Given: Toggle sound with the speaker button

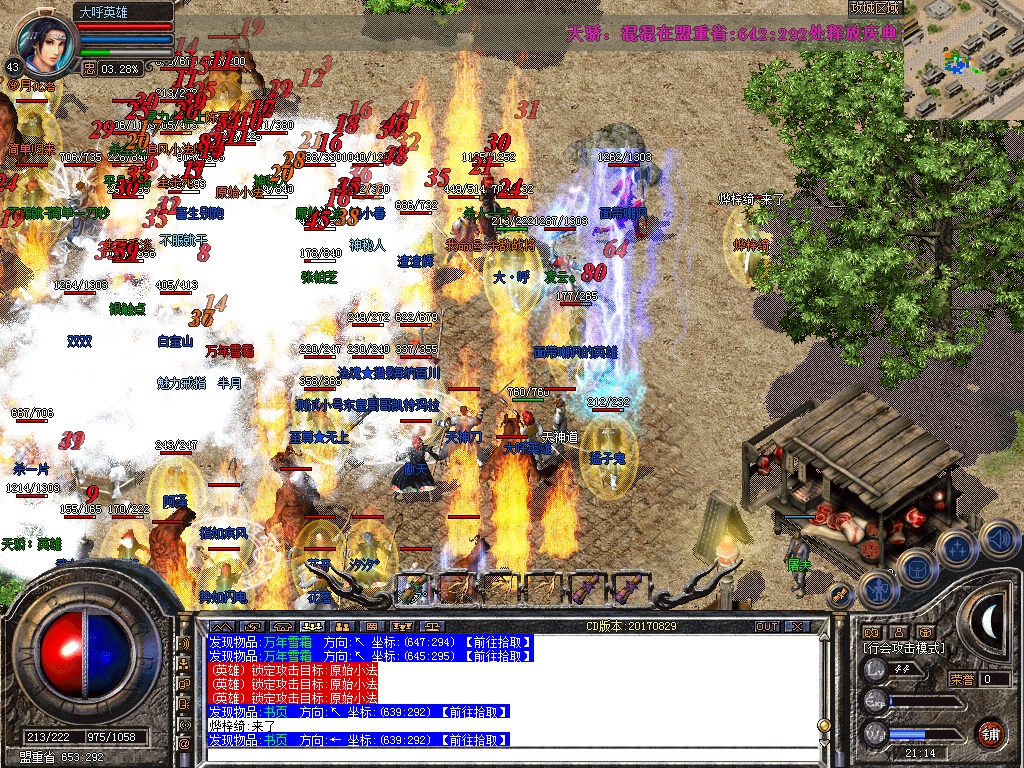Looking at the screenshot, I should point(997,540).
